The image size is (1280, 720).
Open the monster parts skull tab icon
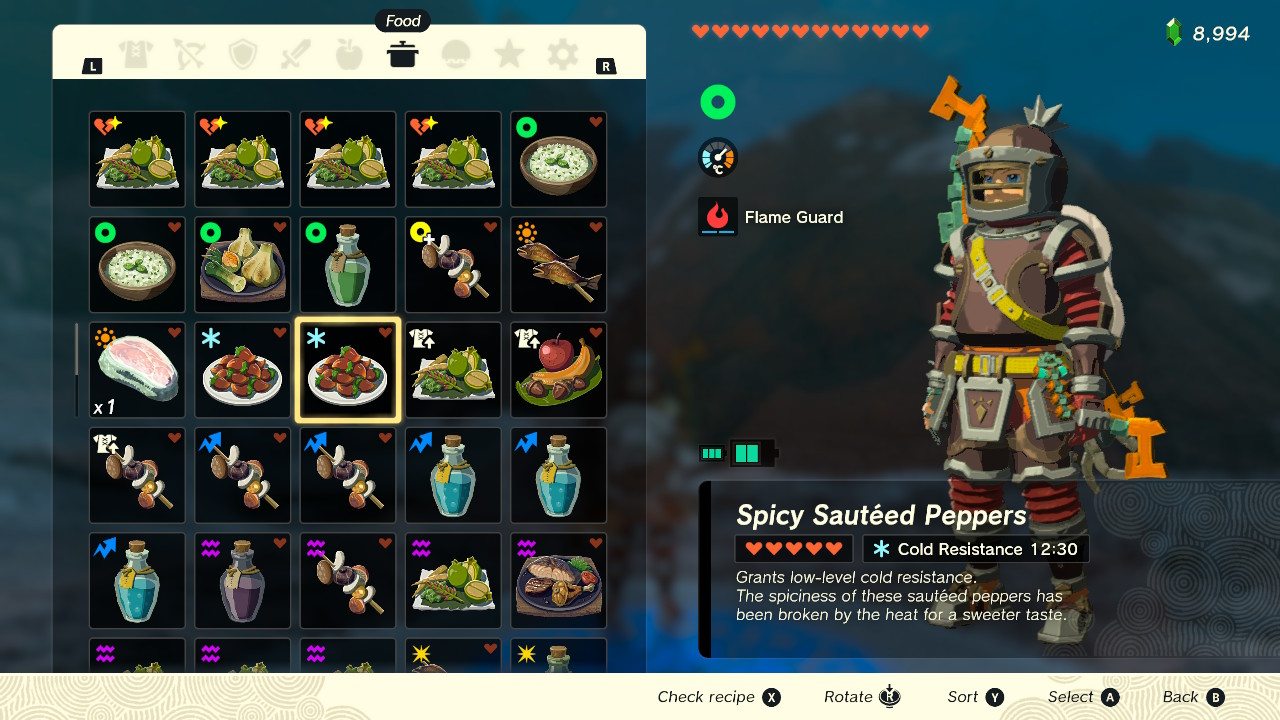[456, 55]
